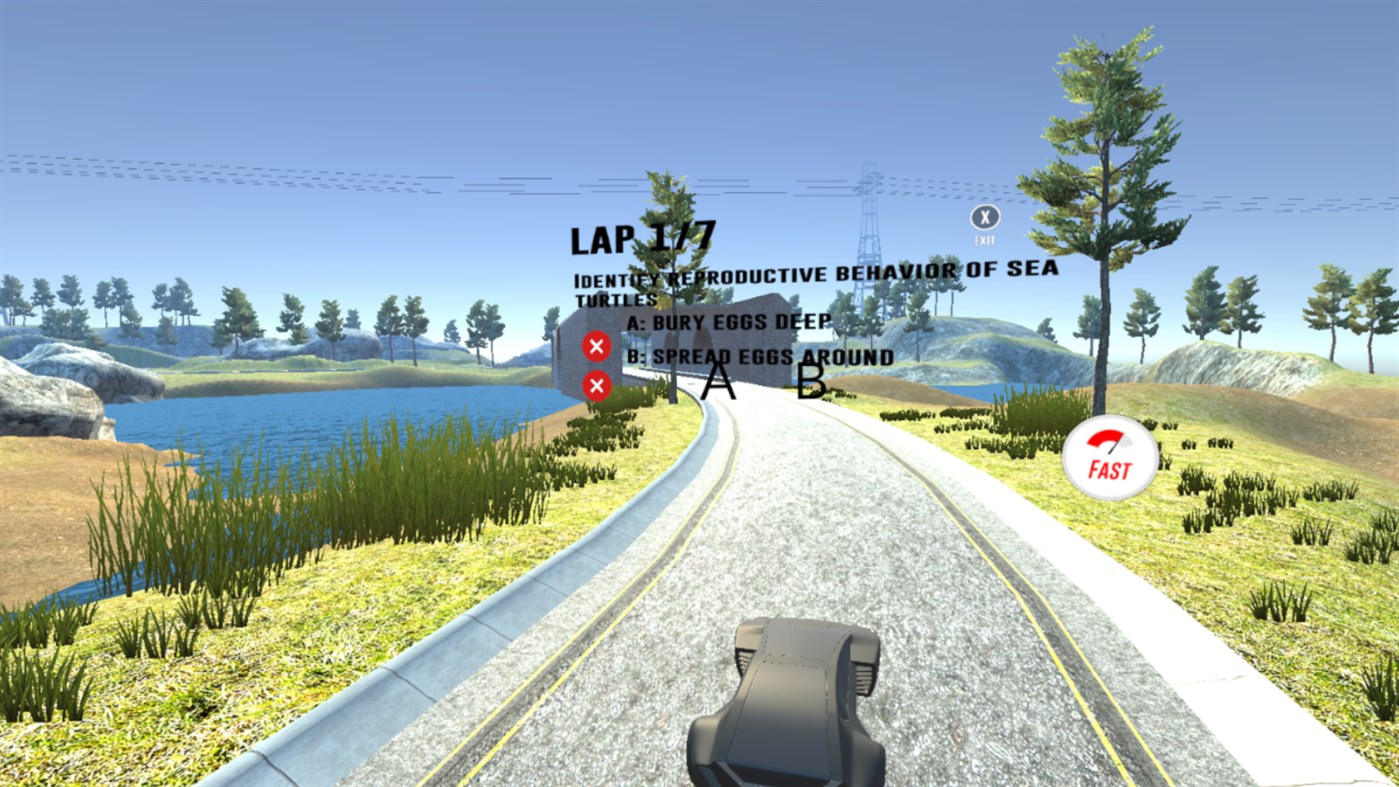Select the upper red X marker icon
Screen dimensions: 1399x787
(x=597, y=345)
